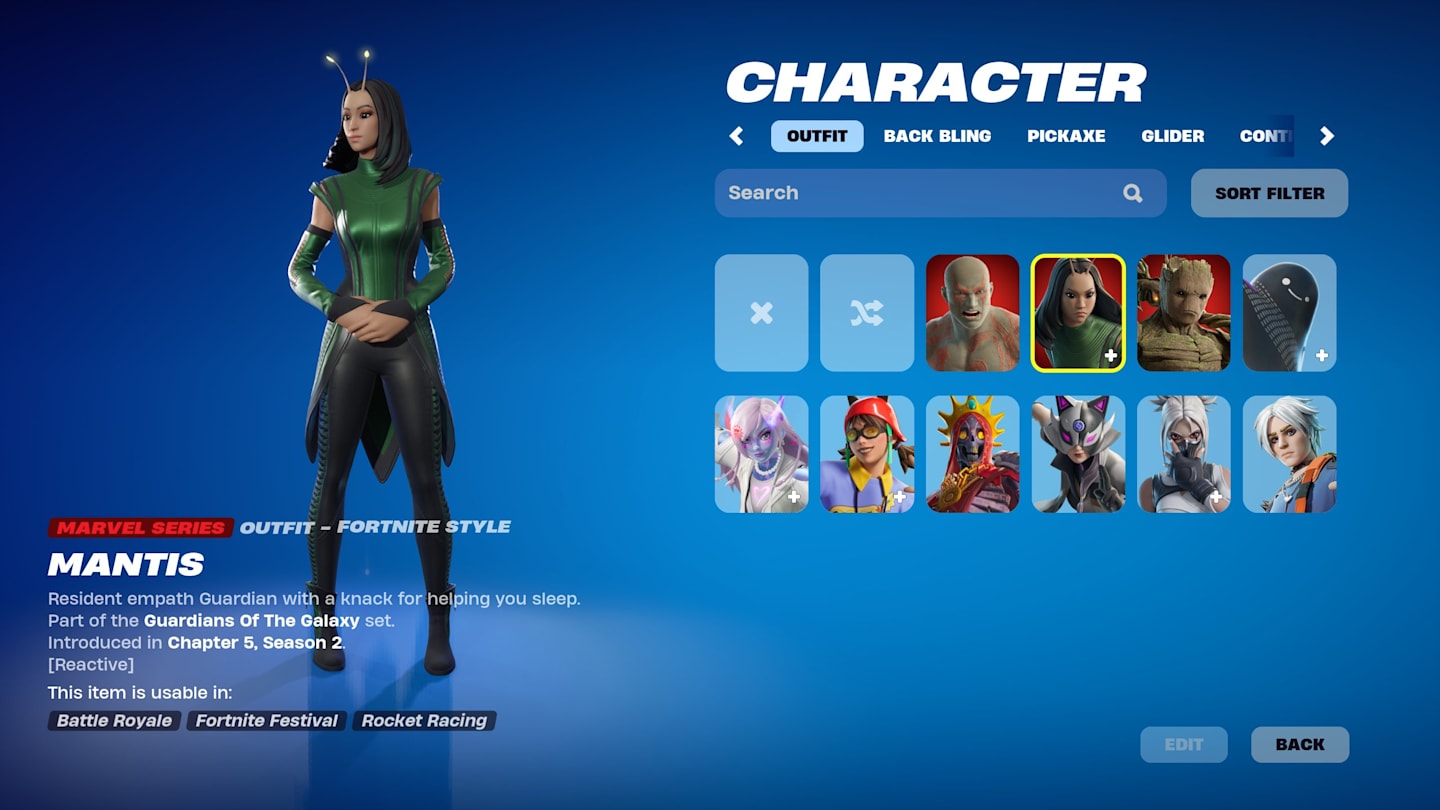Select the currently equipped Mantis outfit
Screen dimensions: 1440x810
[1079, 313]
